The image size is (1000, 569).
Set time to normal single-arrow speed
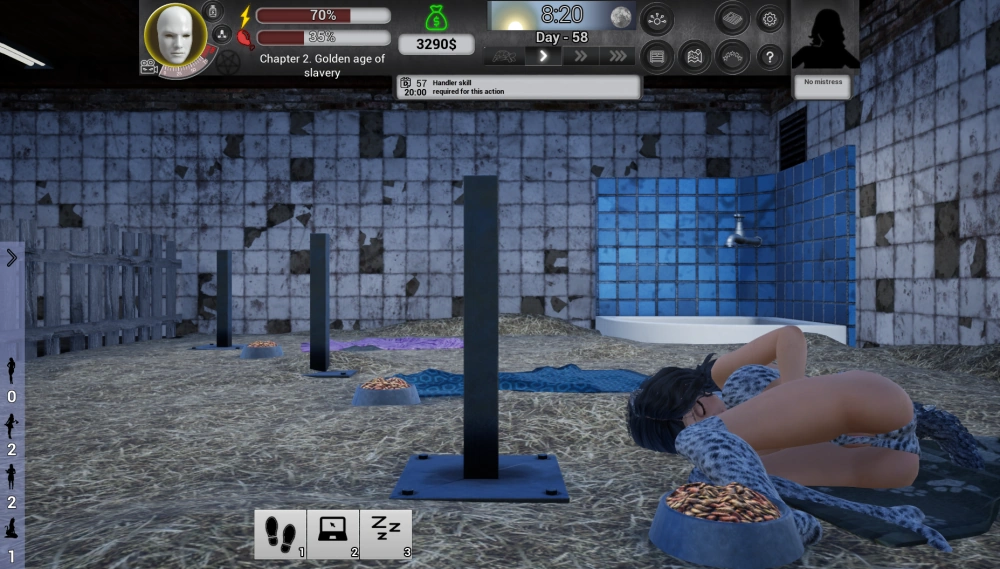[543, 56]
